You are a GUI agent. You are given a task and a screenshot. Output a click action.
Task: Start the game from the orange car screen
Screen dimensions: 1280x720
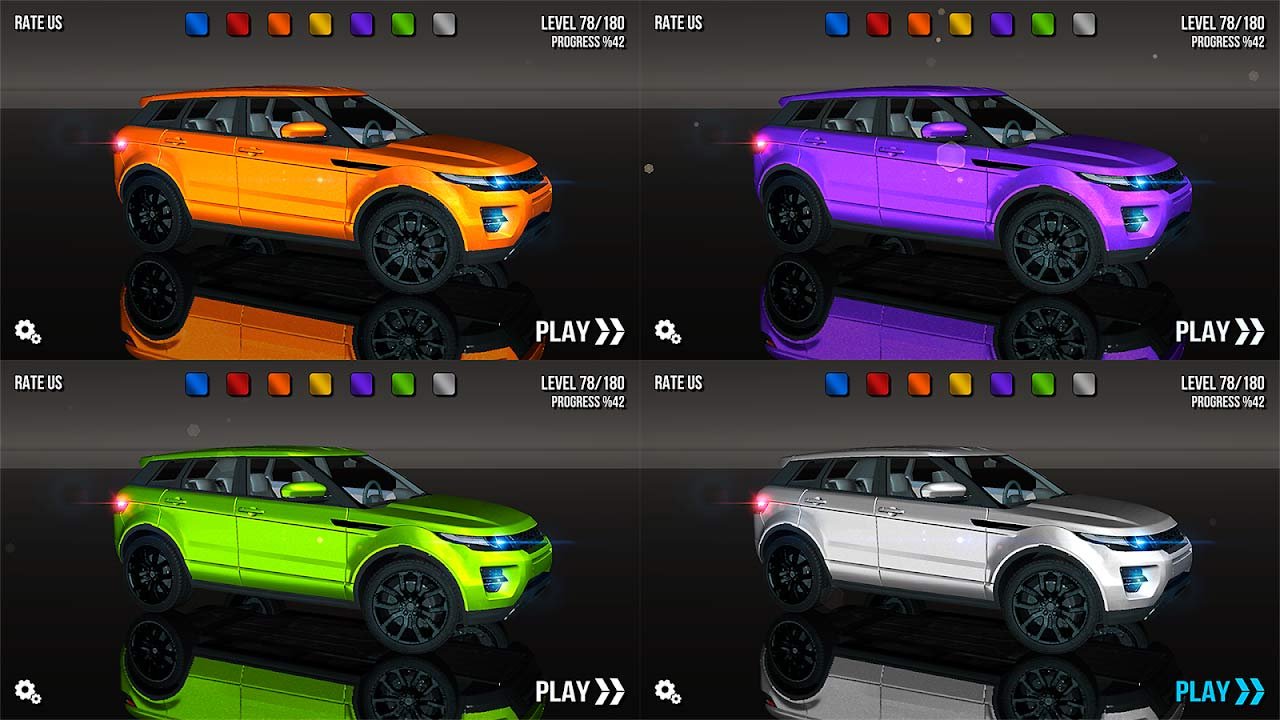coord(579,332)
